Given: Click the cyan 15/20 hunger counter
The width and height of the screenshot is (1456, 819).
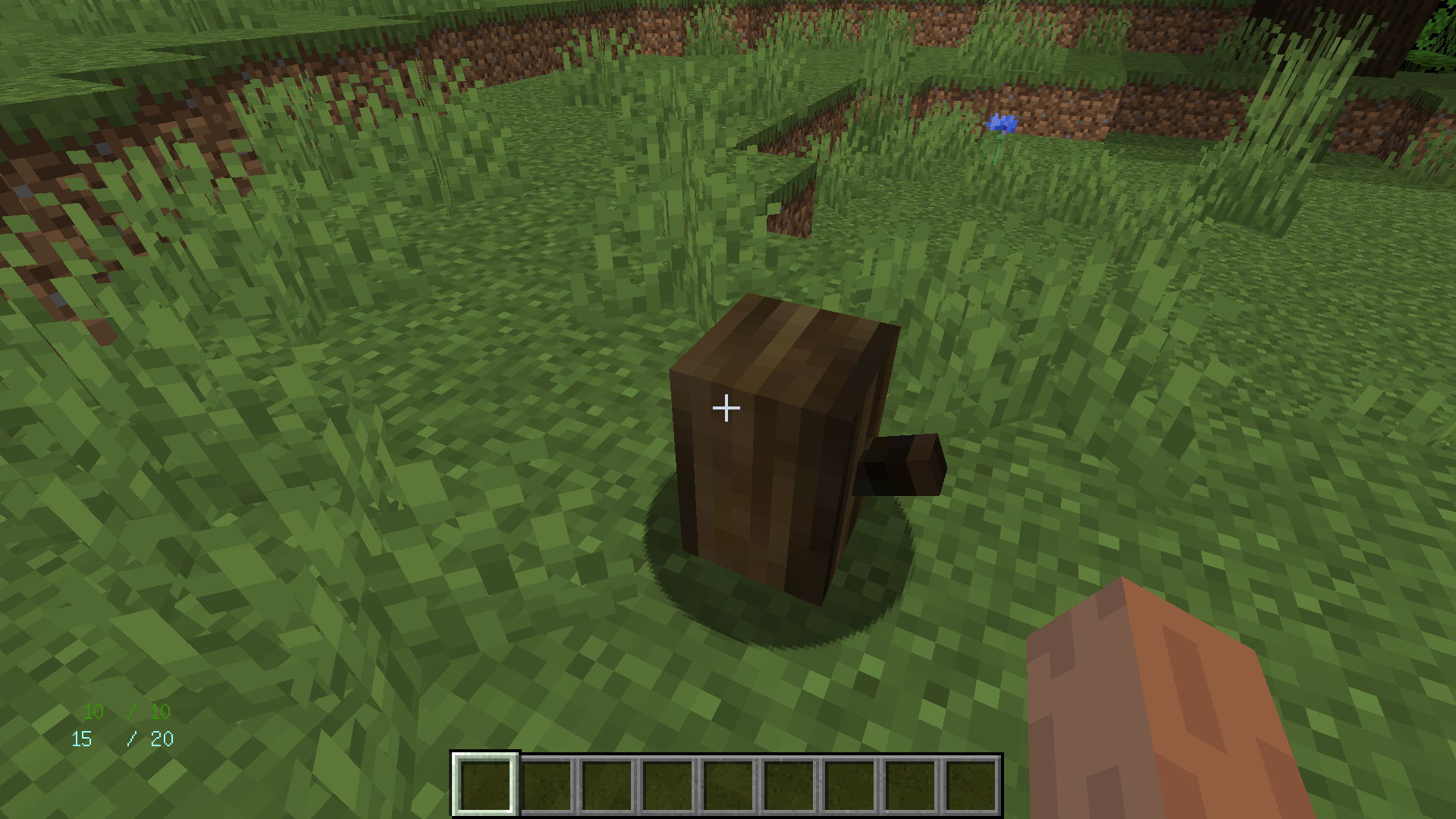Looking at the screenshot, I should point(123,738).
